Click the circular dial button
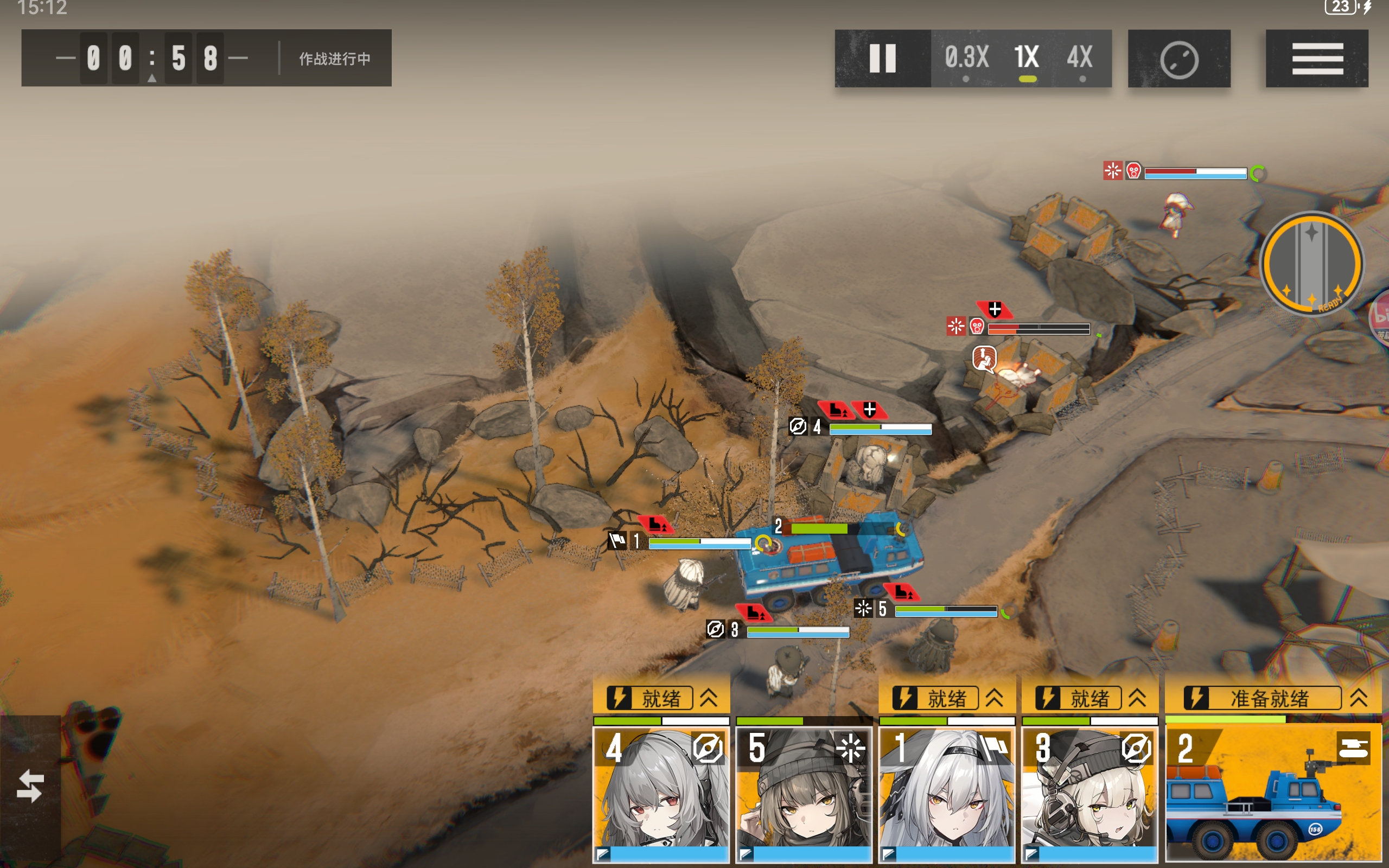Image resolution: width=1389 pixels, height=868 pixels. pyautogui.click(x=1179, y=59)
